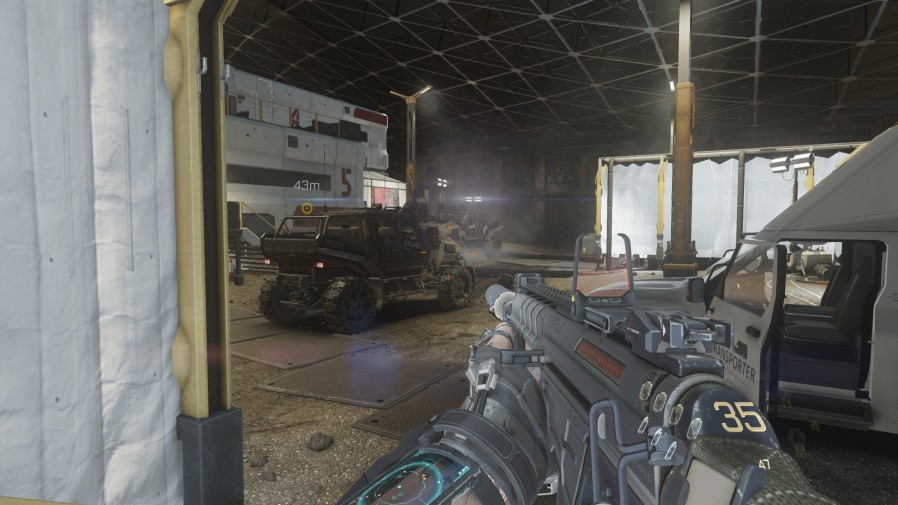This screenshot has height=505, width=898.
Task: Click the yellow objective waypoint marker
Action: [x=307, y=208]
